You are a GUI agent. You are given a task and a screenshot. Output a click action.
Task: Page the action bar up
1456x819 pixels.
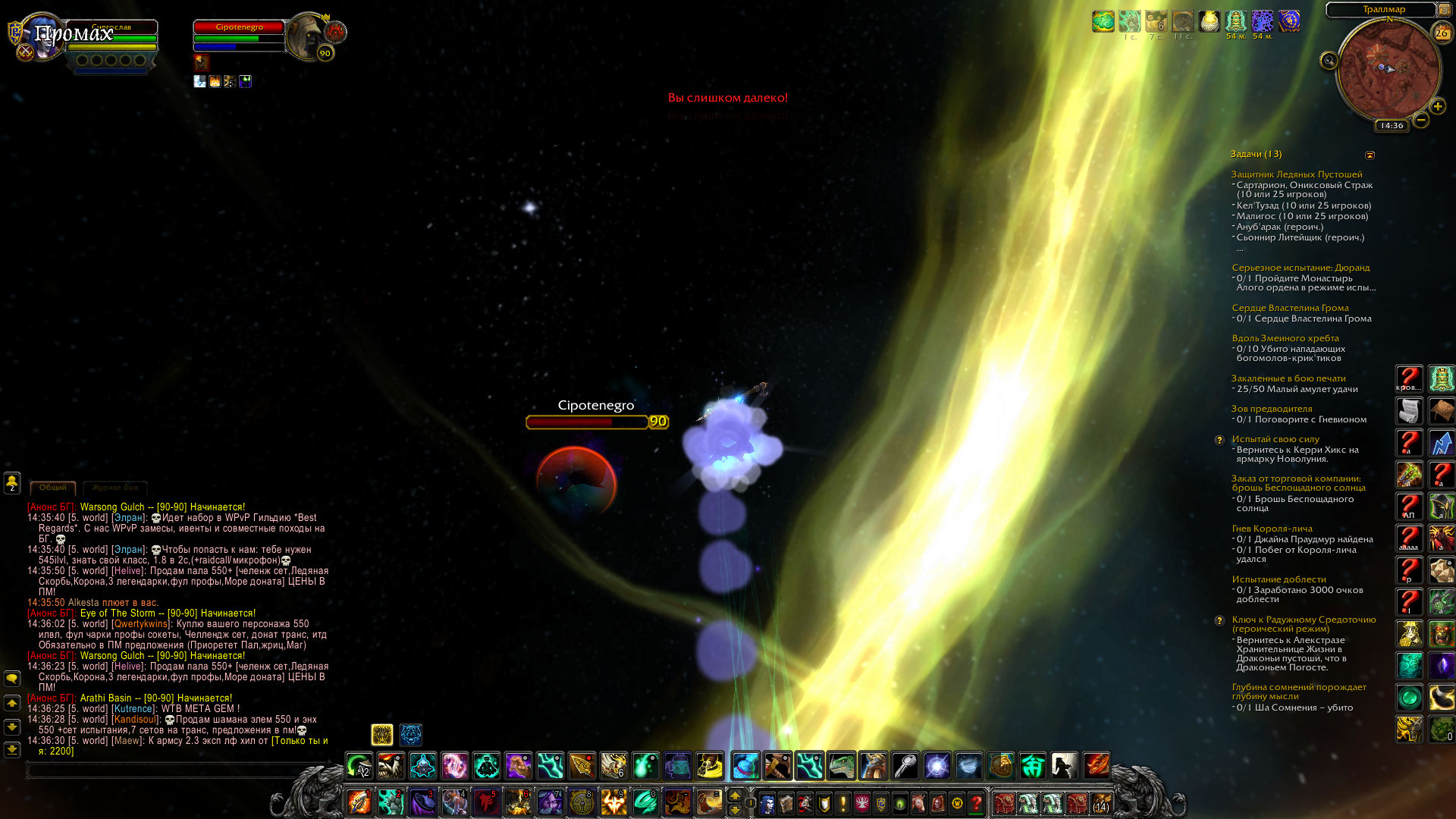click(734, 795)
